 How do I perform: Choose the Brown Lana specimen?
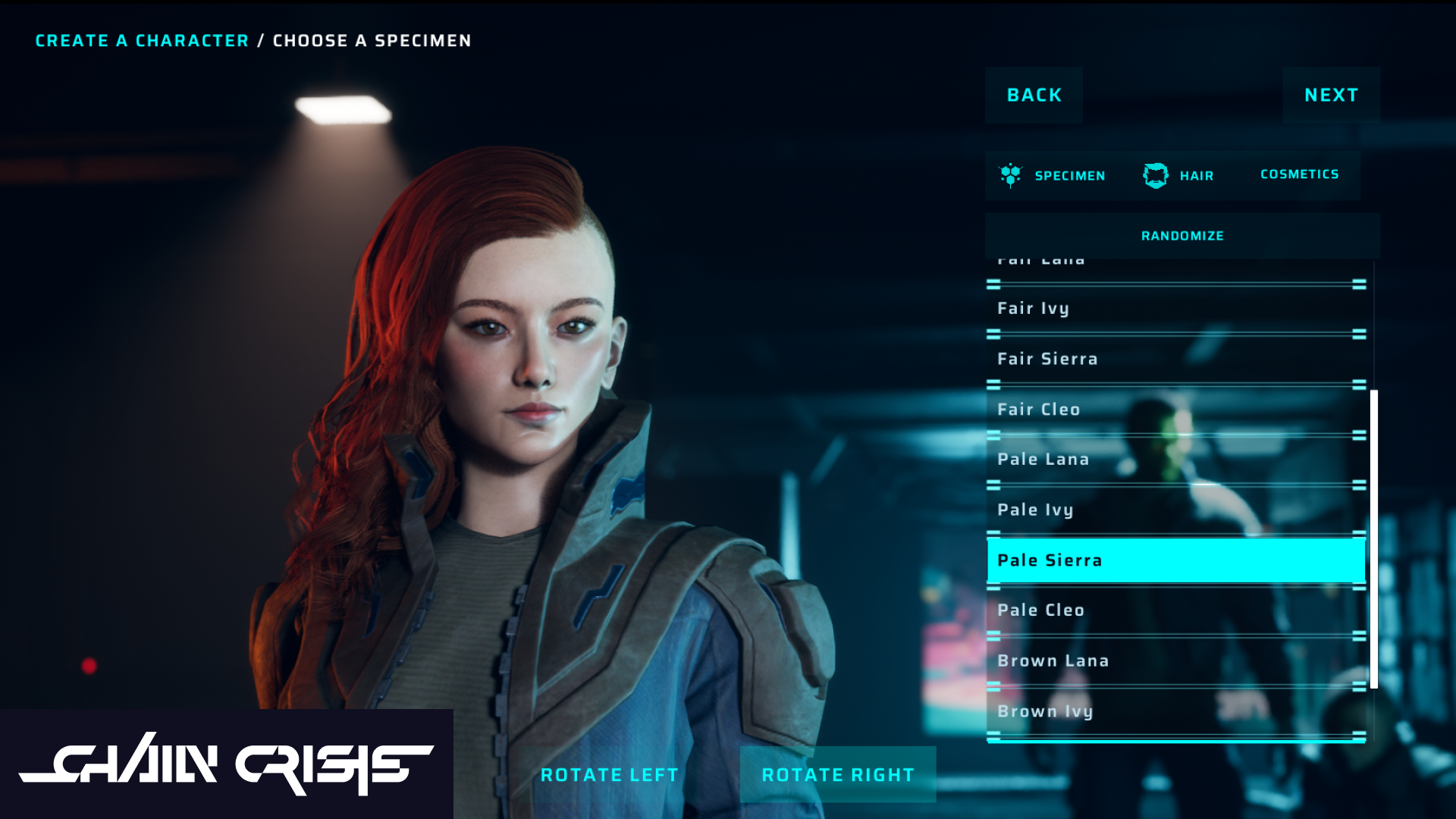1175,661
